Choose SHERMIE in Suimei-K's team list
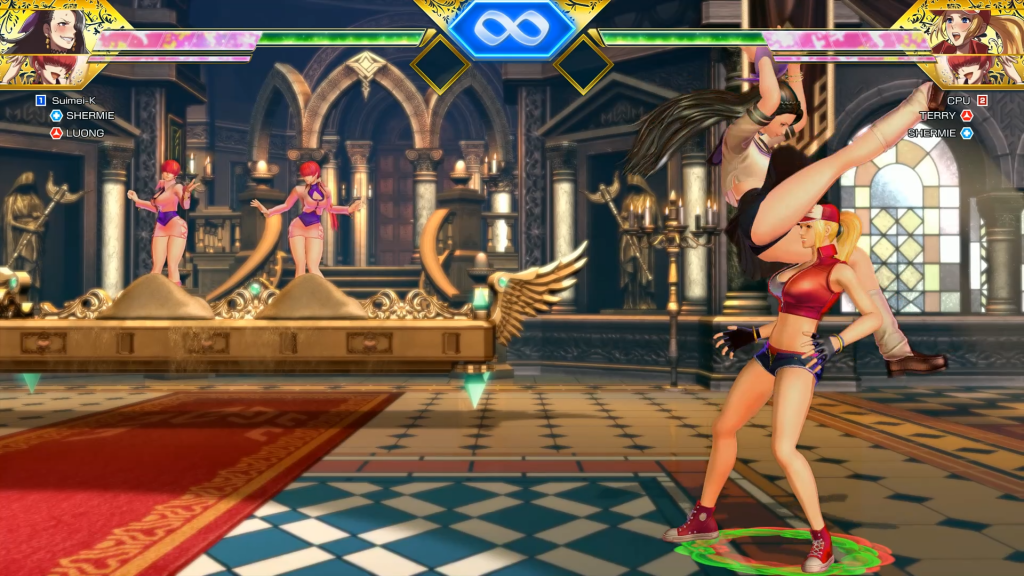This screenshot has height=576, width=1024. [x=90, y=116]
